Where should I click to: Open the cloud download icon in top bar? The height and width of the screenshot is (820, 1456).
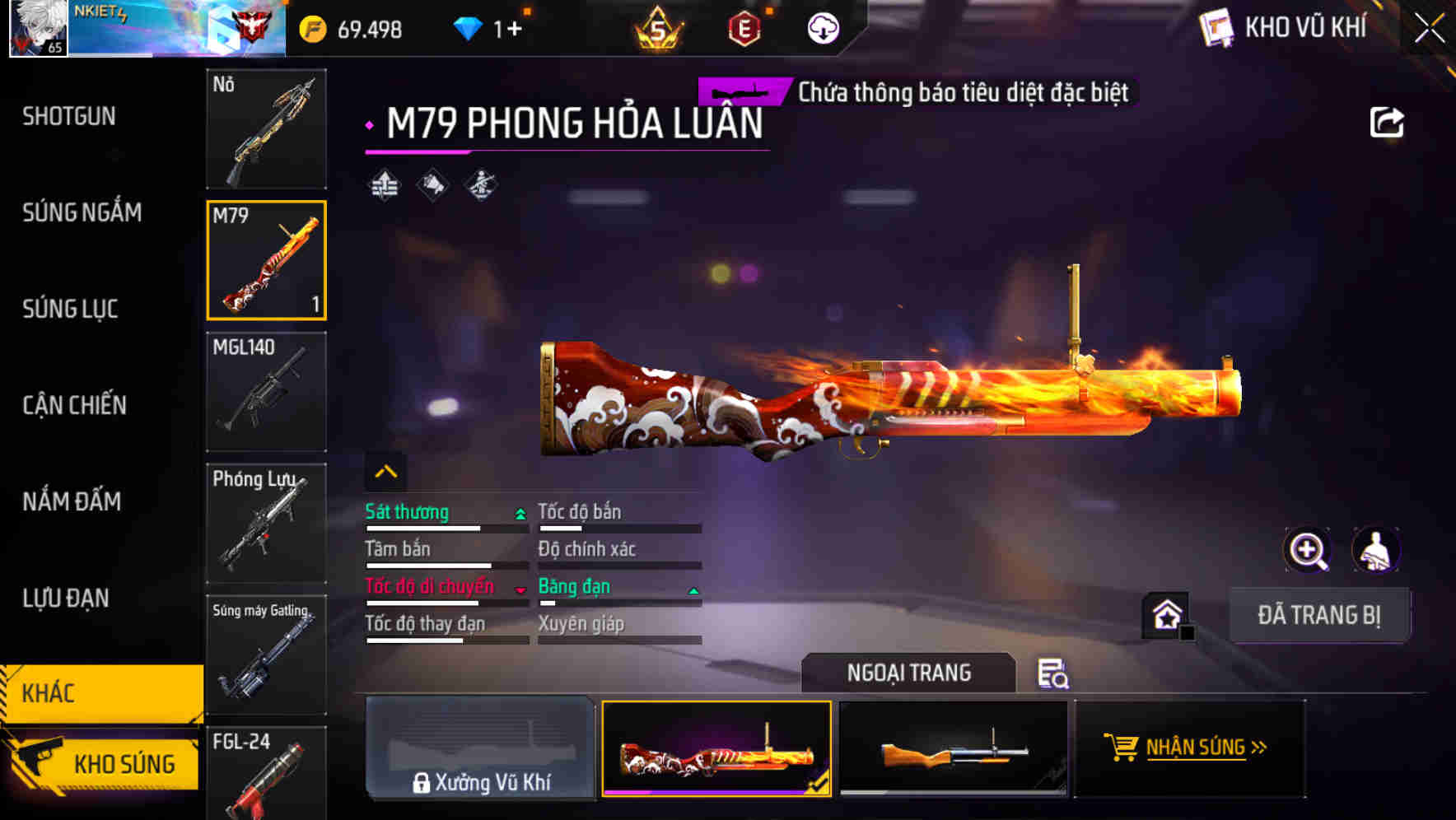point(822,27)
